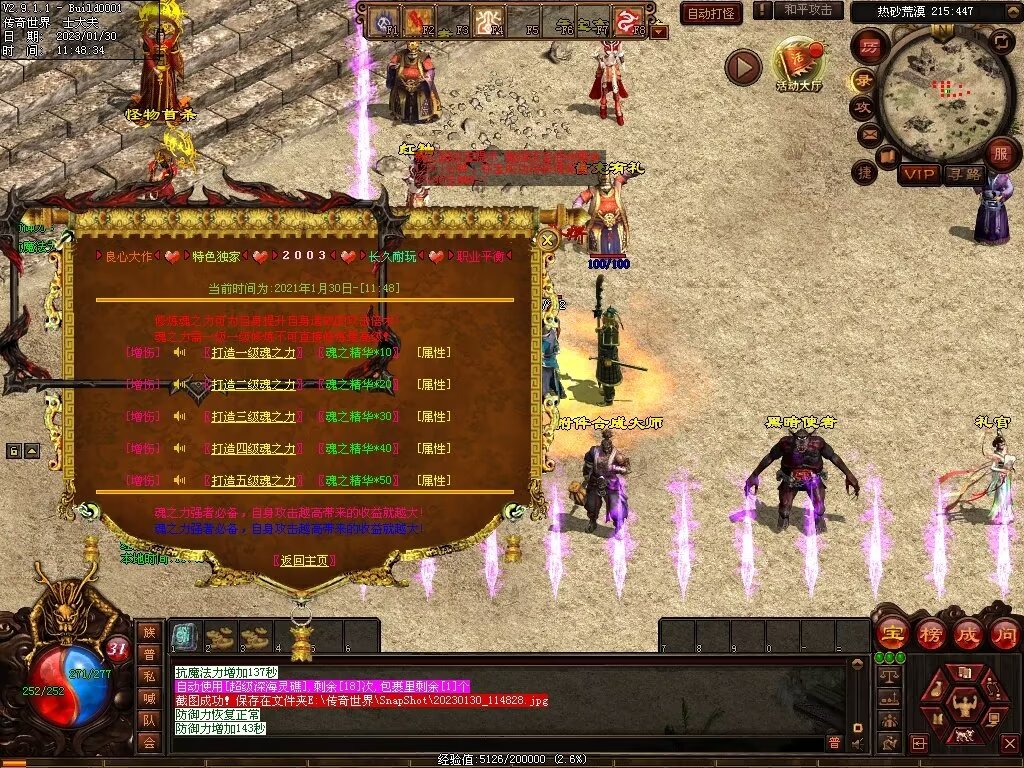The height and width of the screenshot is (768, 1024).
Task: Expand the skill bar dropdown arrow
Action: [x=659, y=32]
